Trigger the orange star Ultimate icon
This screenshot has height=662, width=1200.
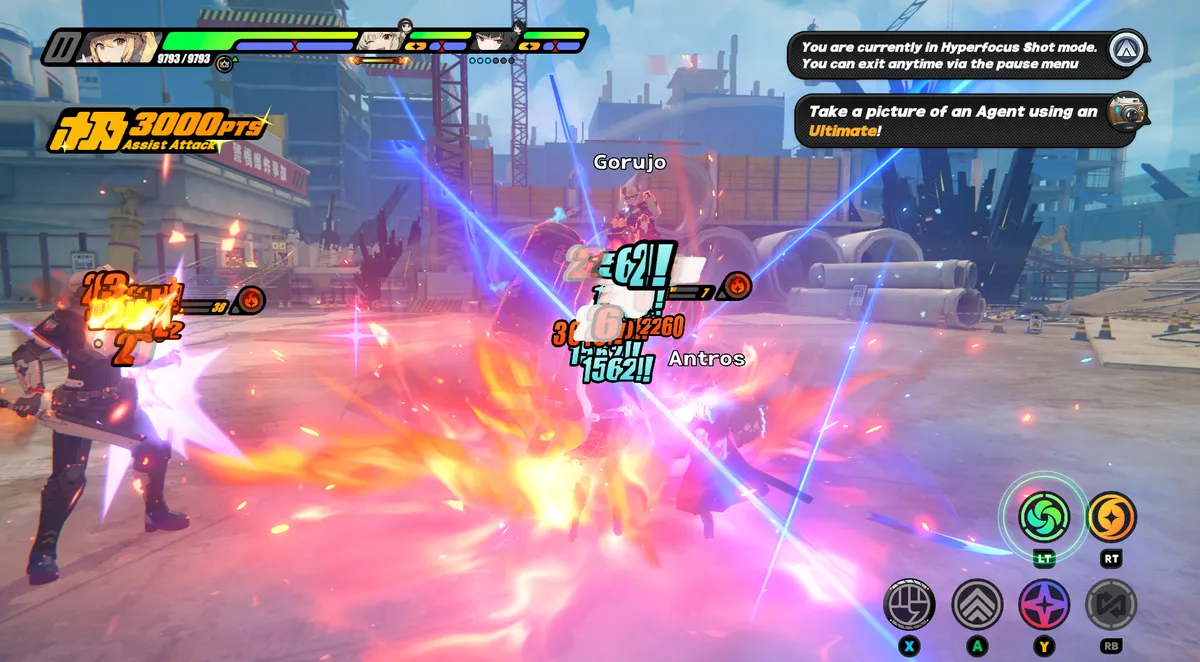pos(1111,516)
